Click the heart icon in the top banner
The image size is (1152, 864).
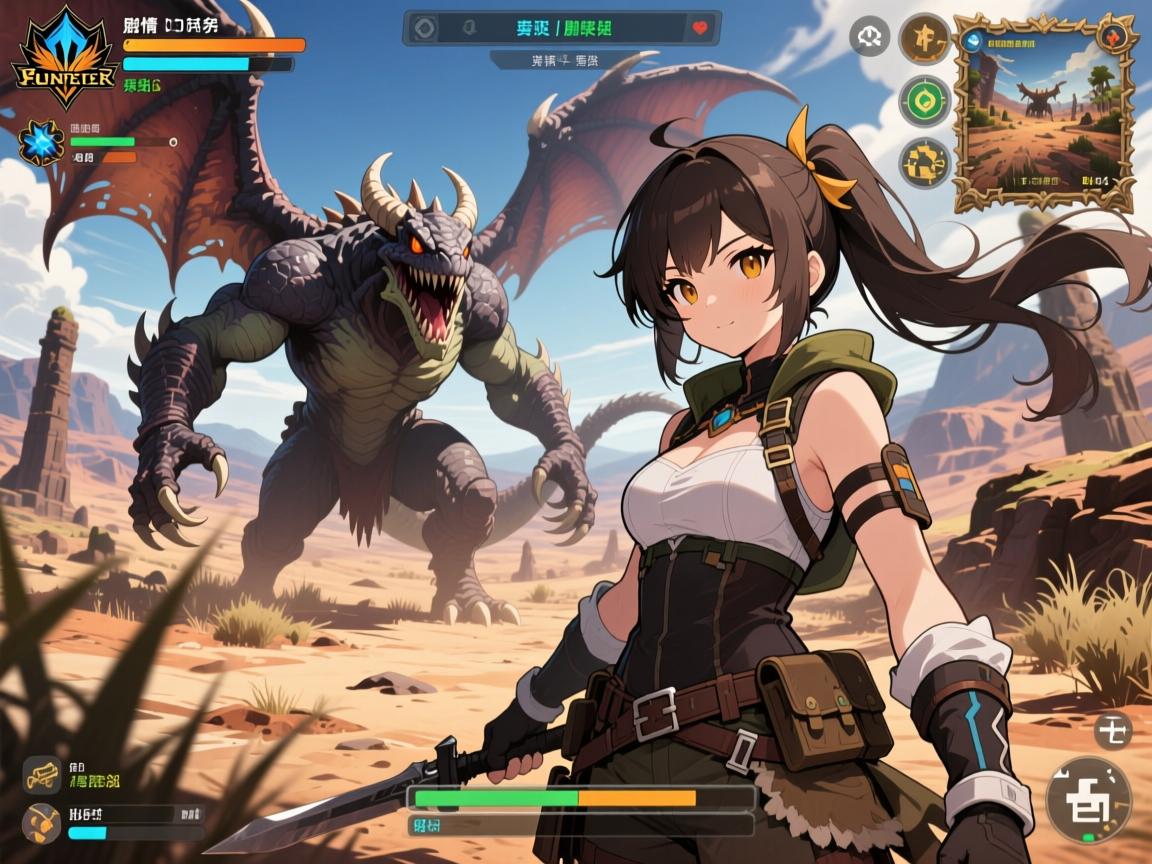click(x=700, y=28)
